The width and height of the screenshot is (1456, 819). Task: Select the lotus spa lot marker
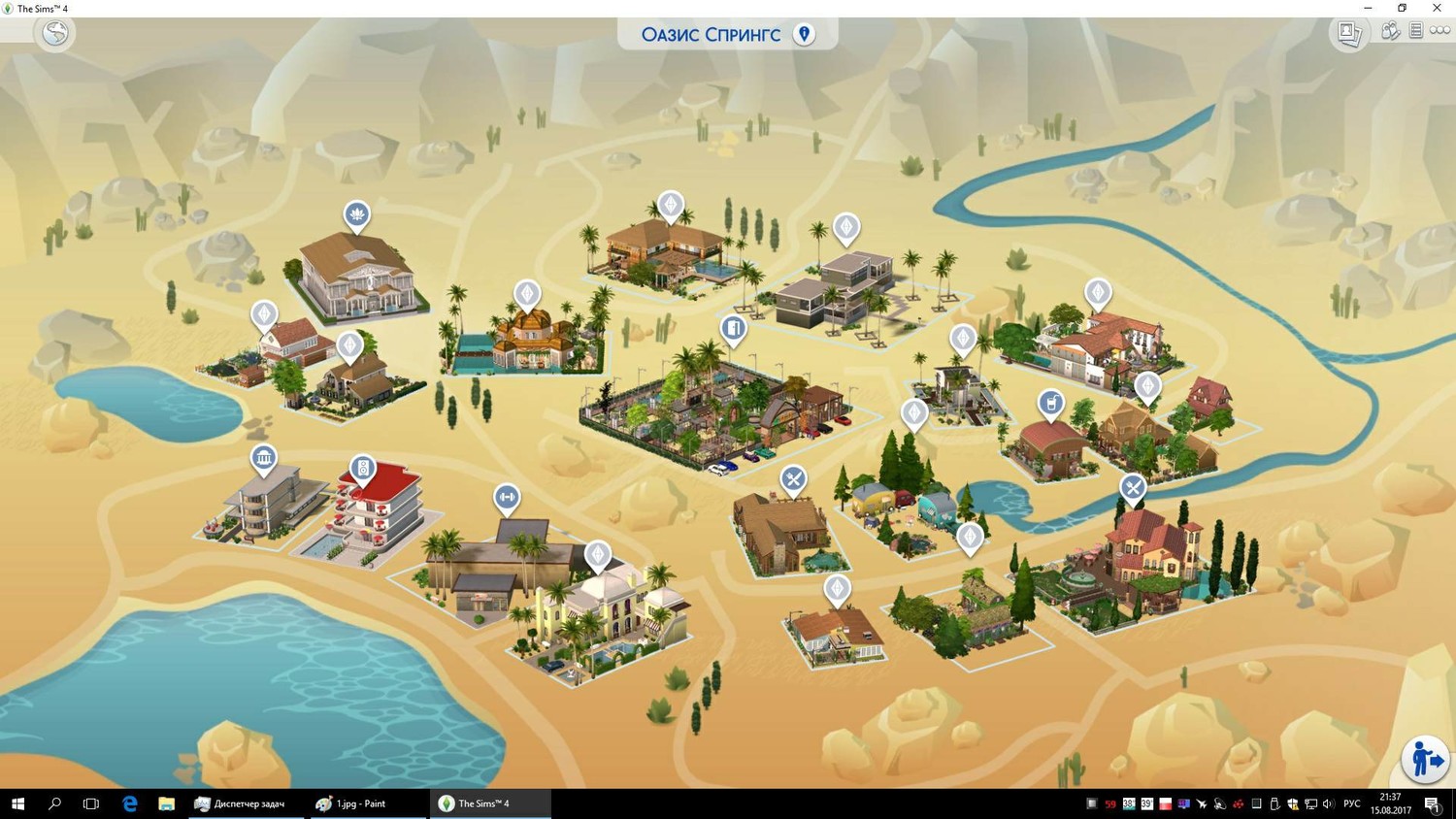[x=356, y=213]
